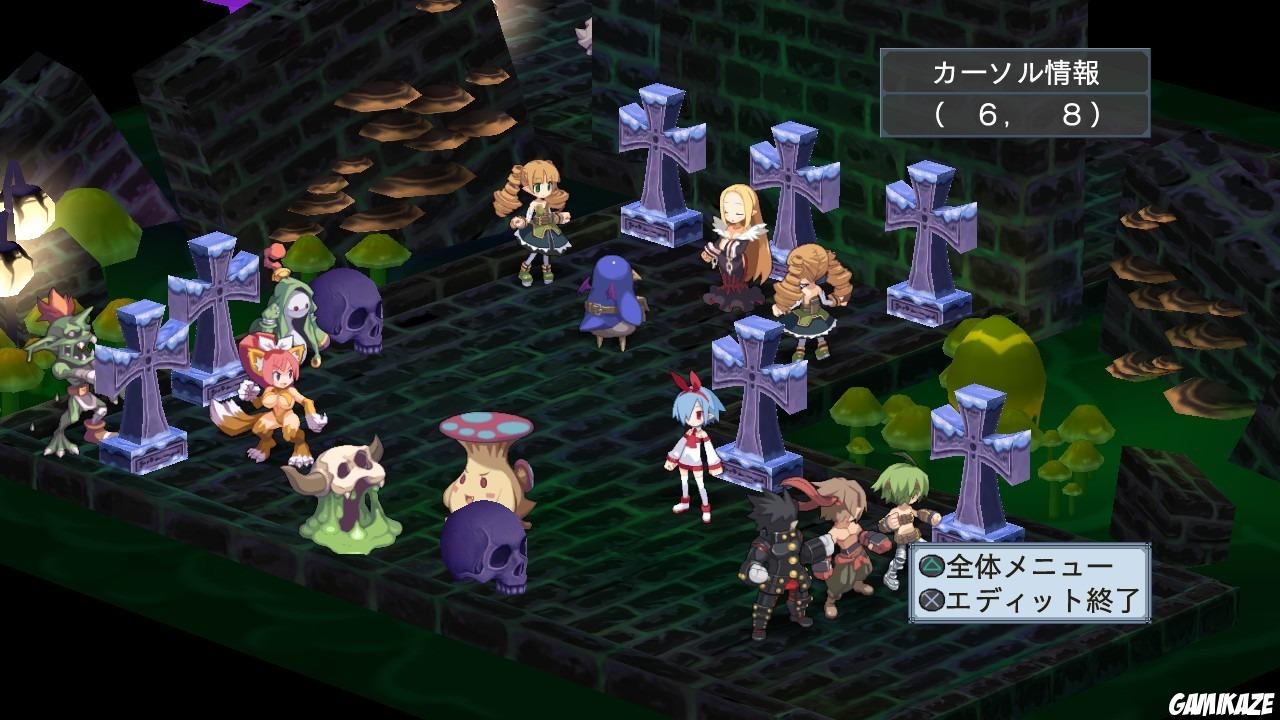Click the カーソル情報 panel header
Screen dimensions: 1280x720
[1013, 72]
